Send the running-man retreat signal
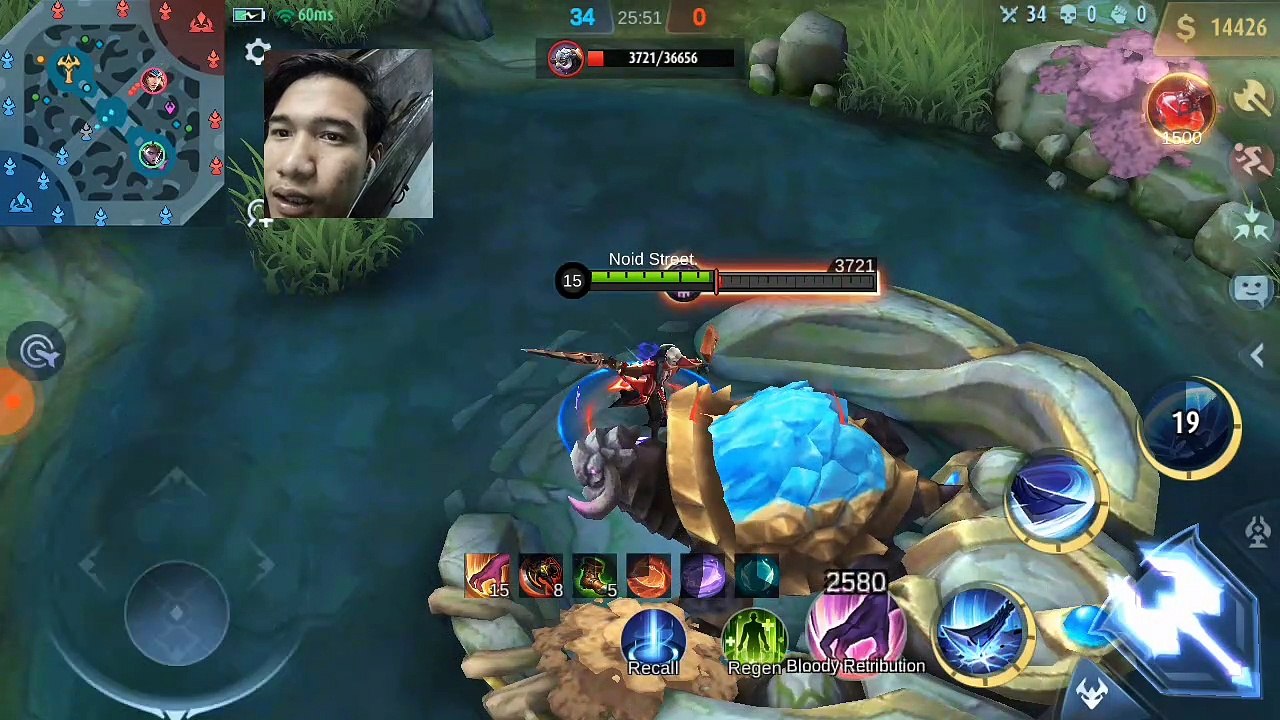This screenshot has width=1280, height=720. 1252,162
